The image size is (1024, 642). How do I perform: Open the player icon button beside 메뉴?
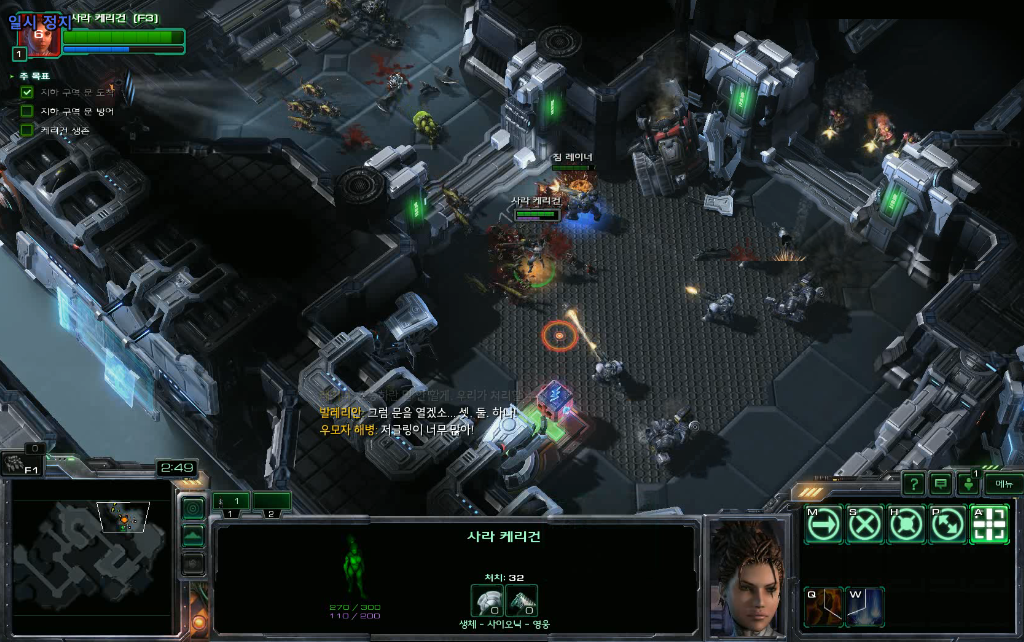968,484
